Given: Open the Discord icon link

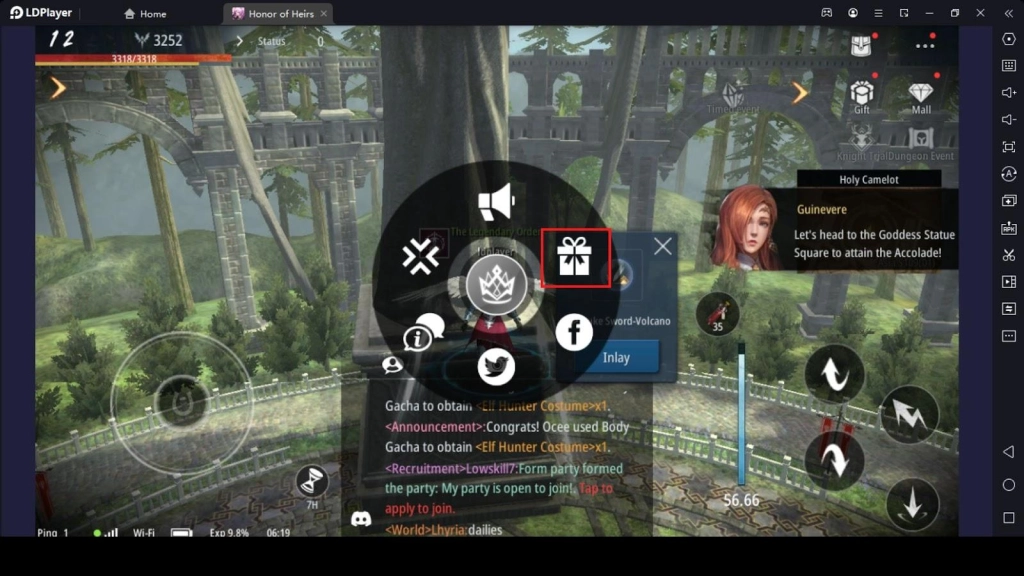Looking at the screenshot, I should [x=361, y=519].
